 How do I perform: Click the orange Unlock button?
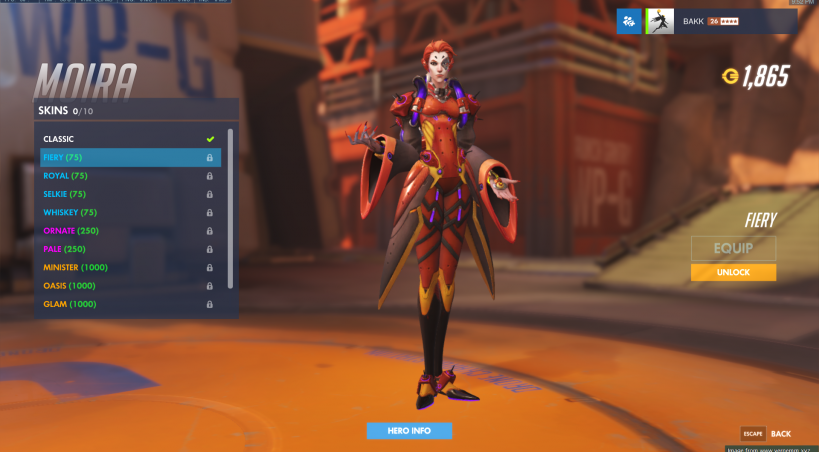point(733,272)
